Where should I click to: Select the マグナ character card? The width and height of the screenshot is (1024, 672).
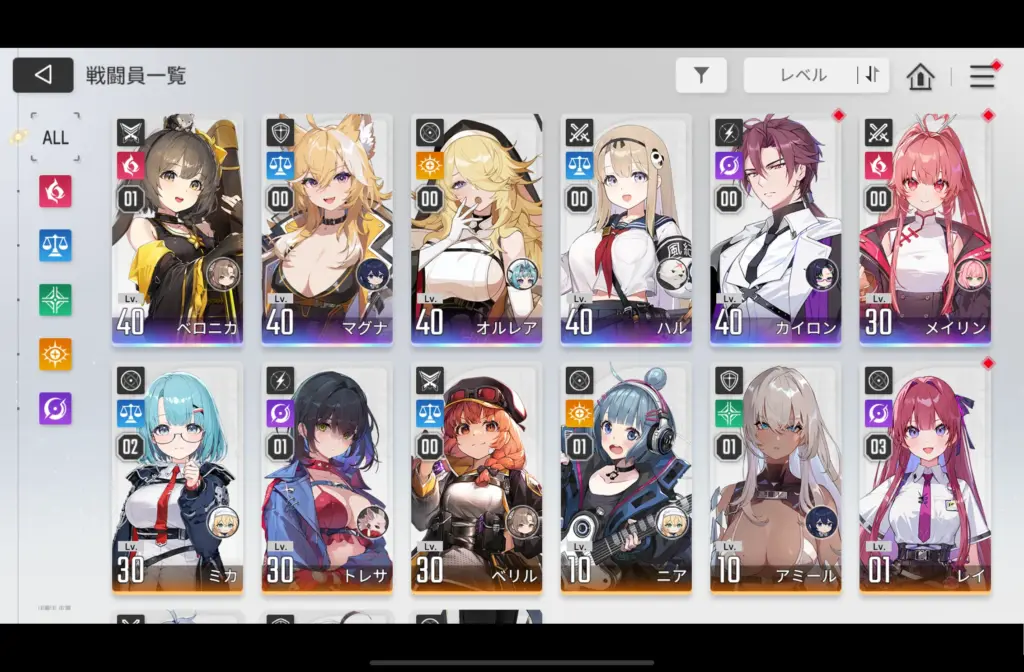[327, 229]
